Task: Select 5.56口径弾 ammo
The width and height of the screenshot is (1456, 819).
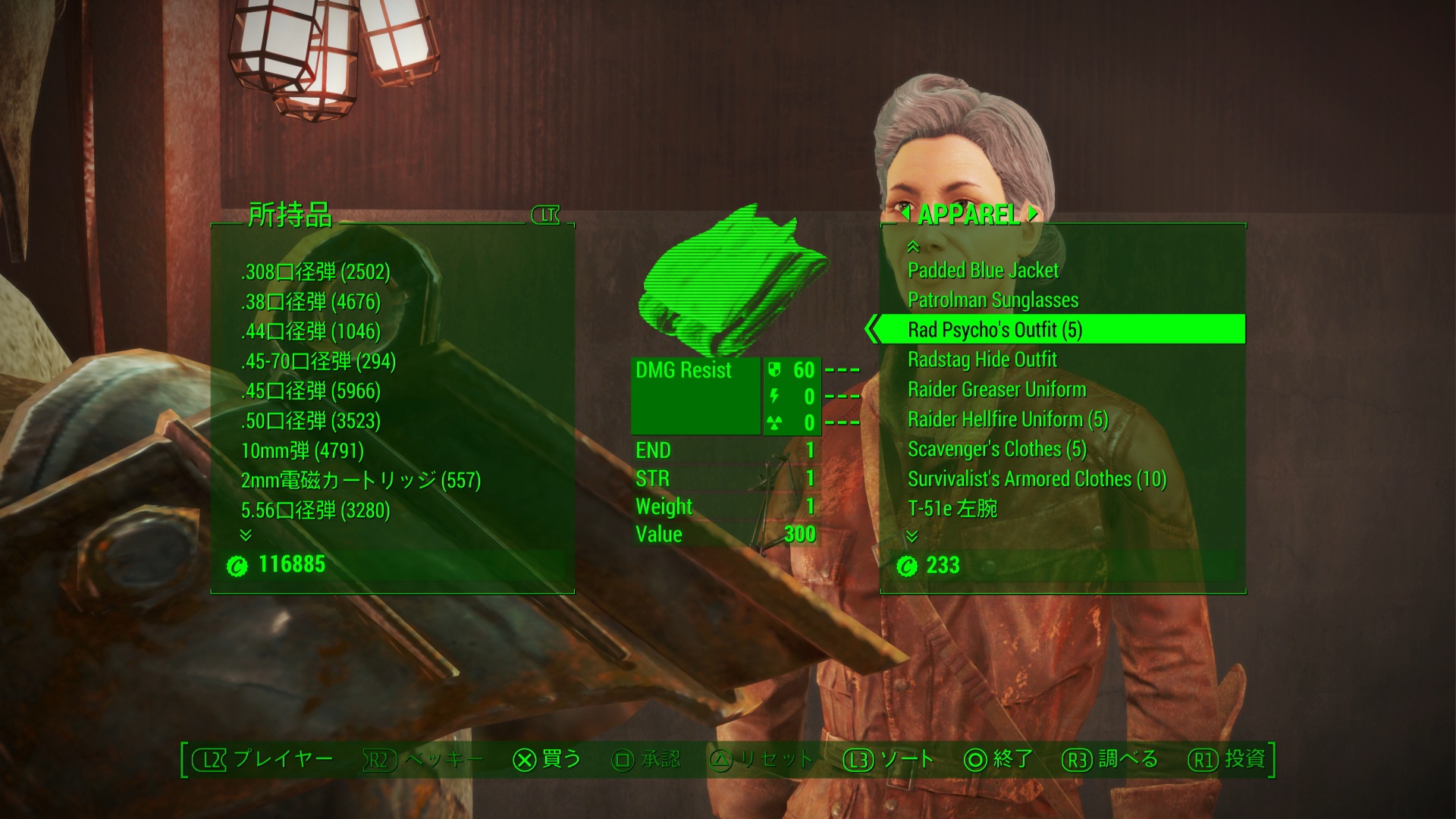Action: (315, 510)
